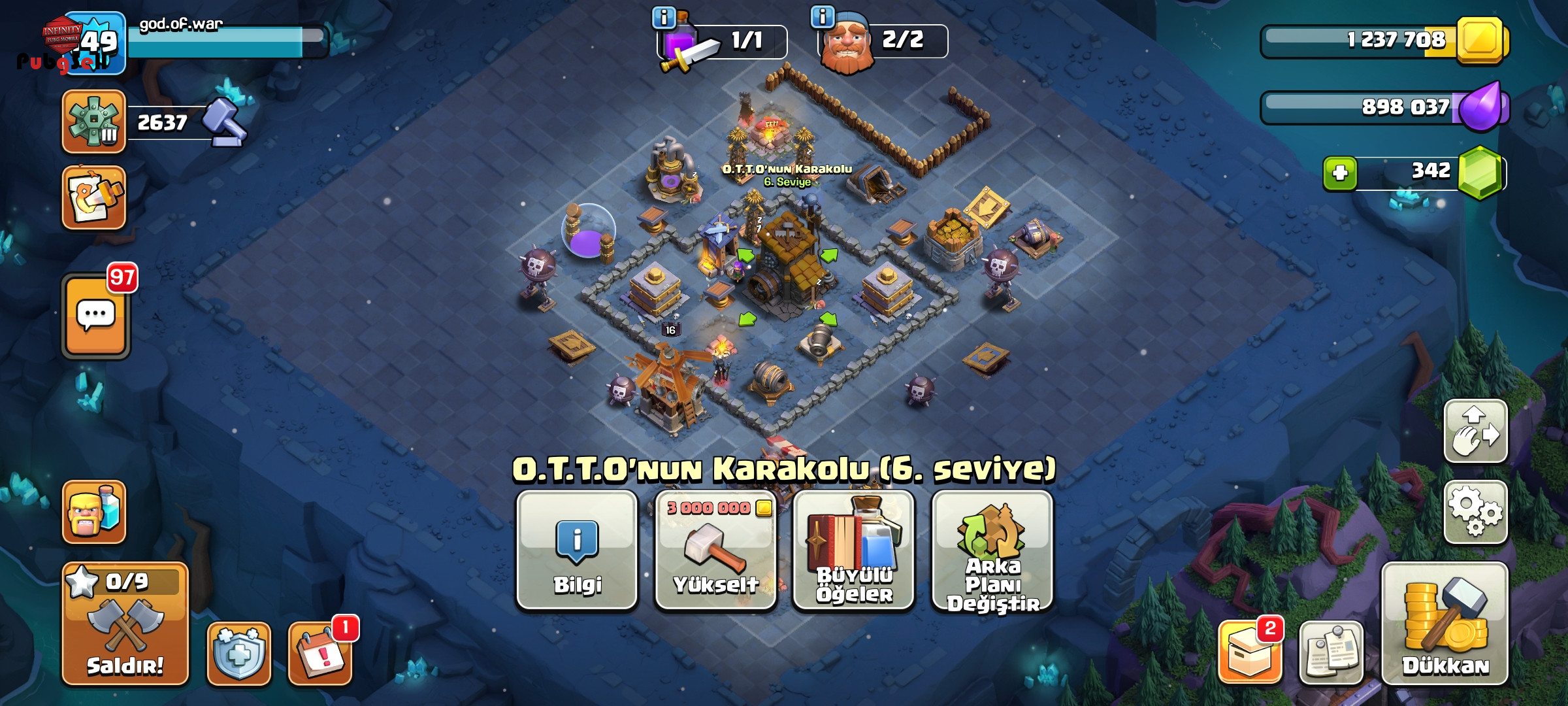Show the battle machine info 1/1

[x=664, y=17]
